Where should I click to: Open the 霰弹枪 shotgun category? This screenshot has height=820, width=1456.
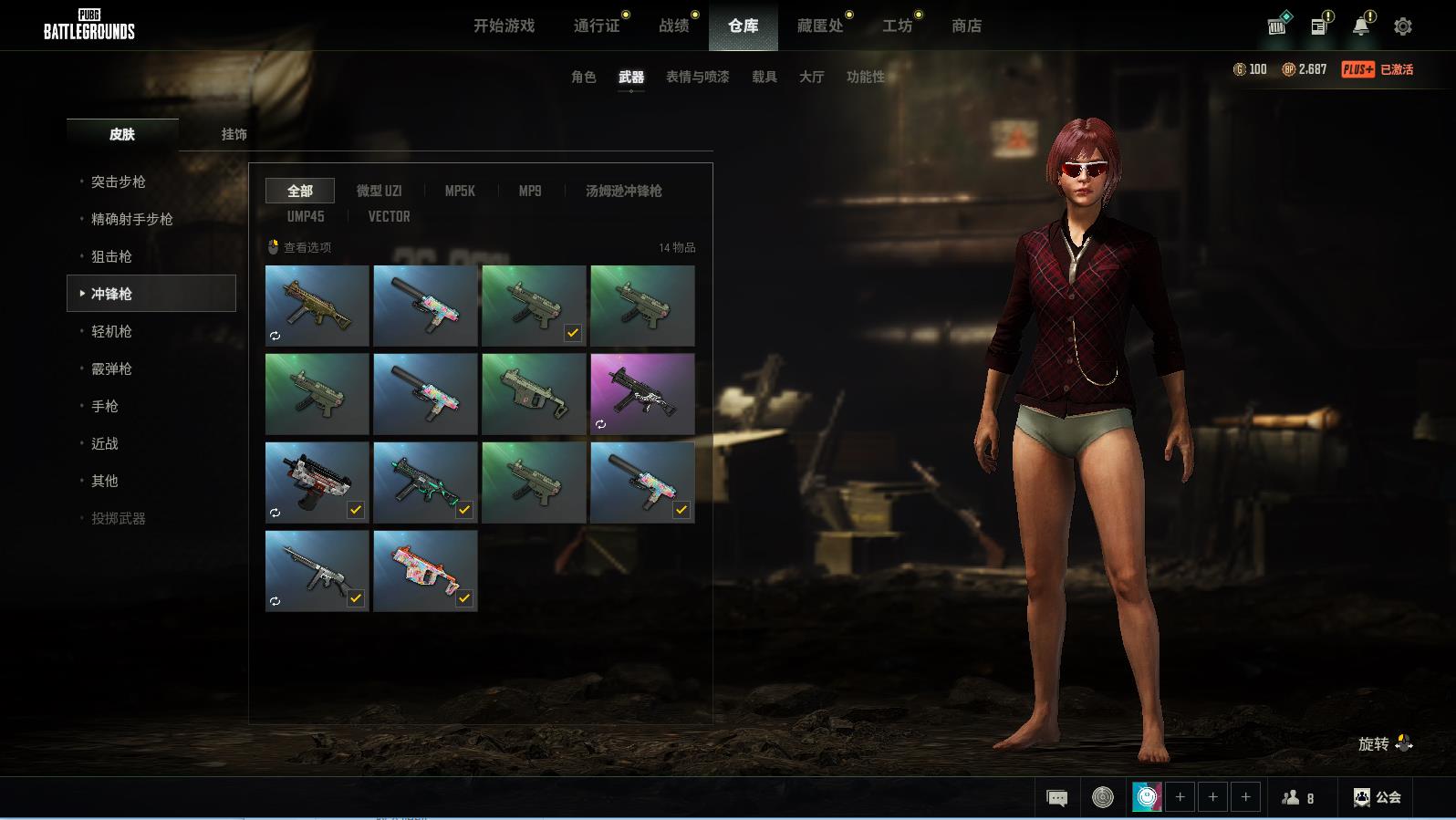(111, 369)
